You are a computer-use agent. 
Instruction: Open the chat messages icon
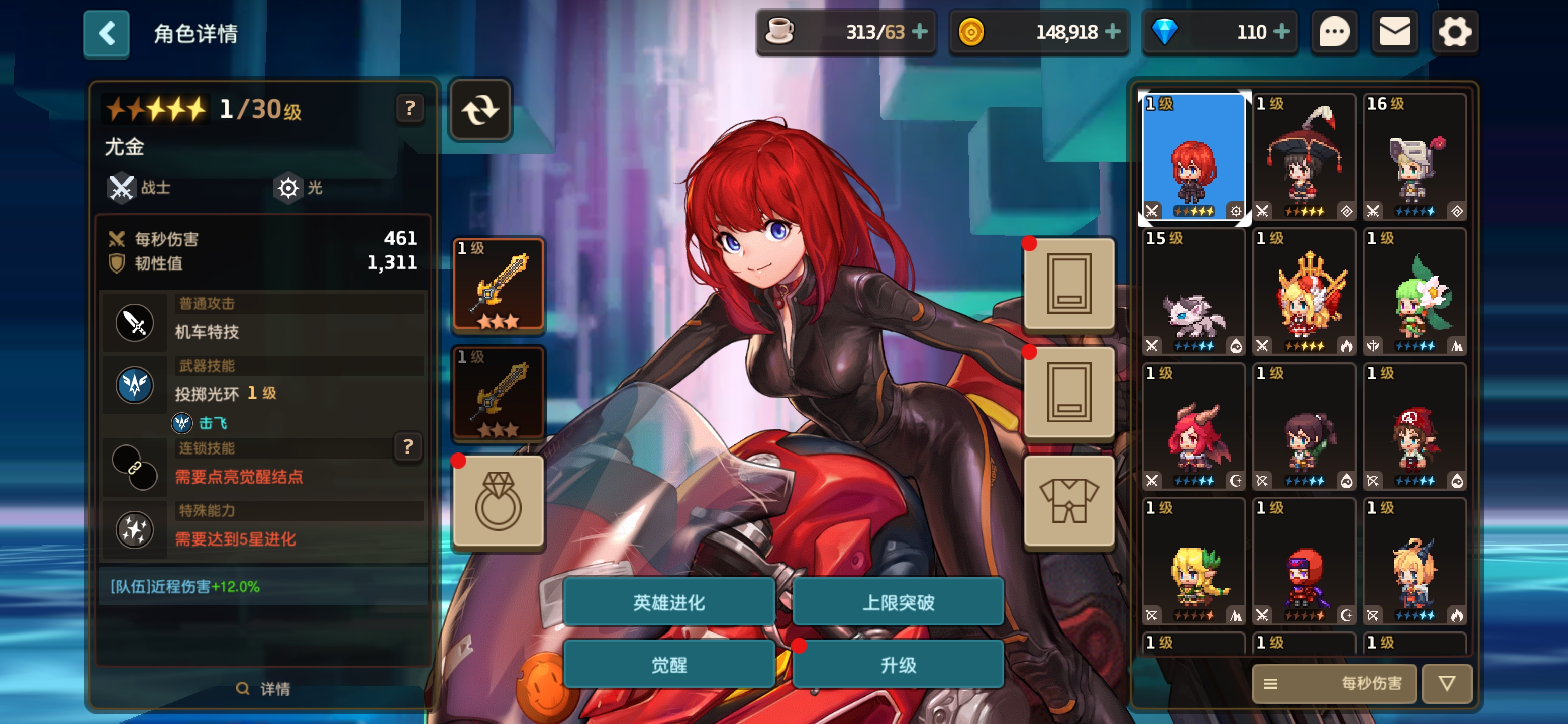point(1334,33)
